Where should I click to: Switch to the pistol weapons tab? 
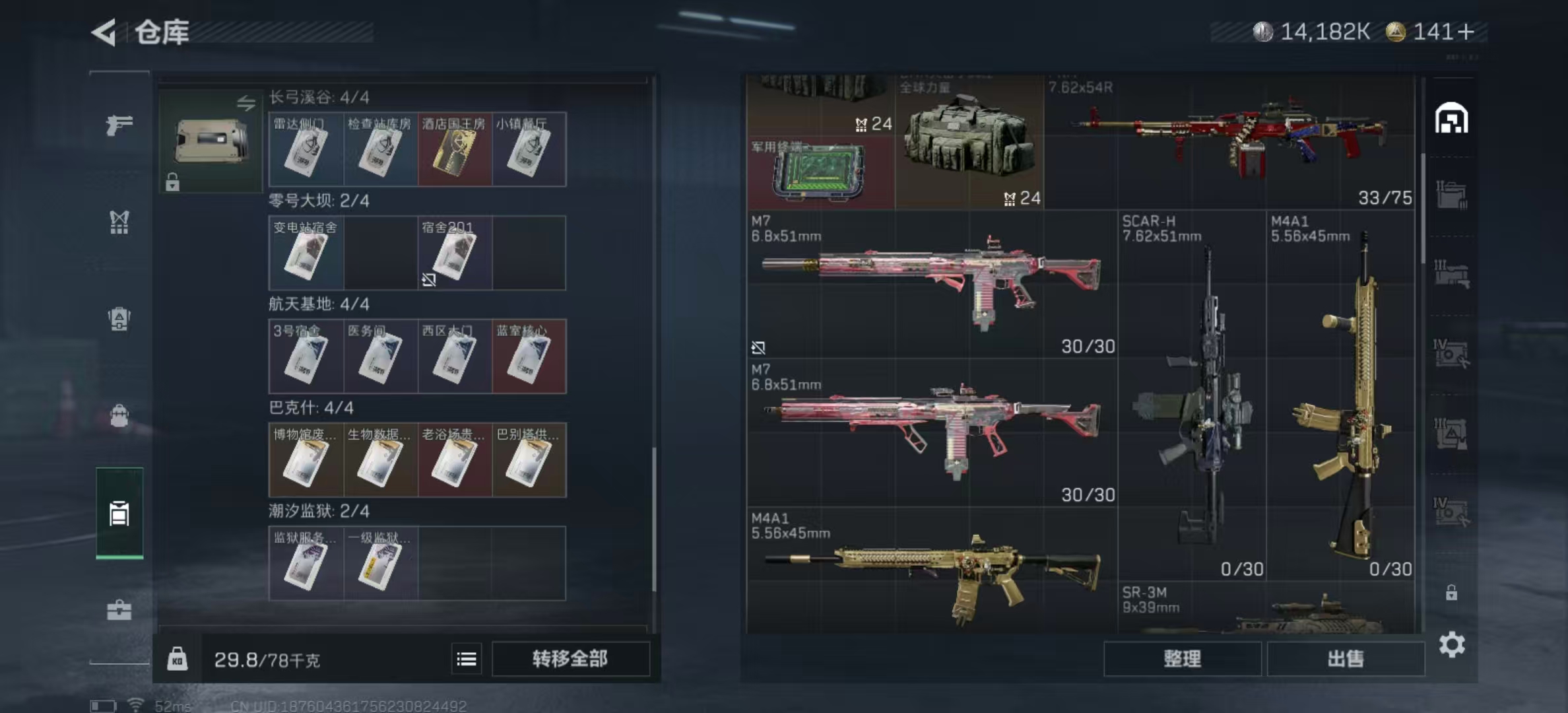point(119,125)
